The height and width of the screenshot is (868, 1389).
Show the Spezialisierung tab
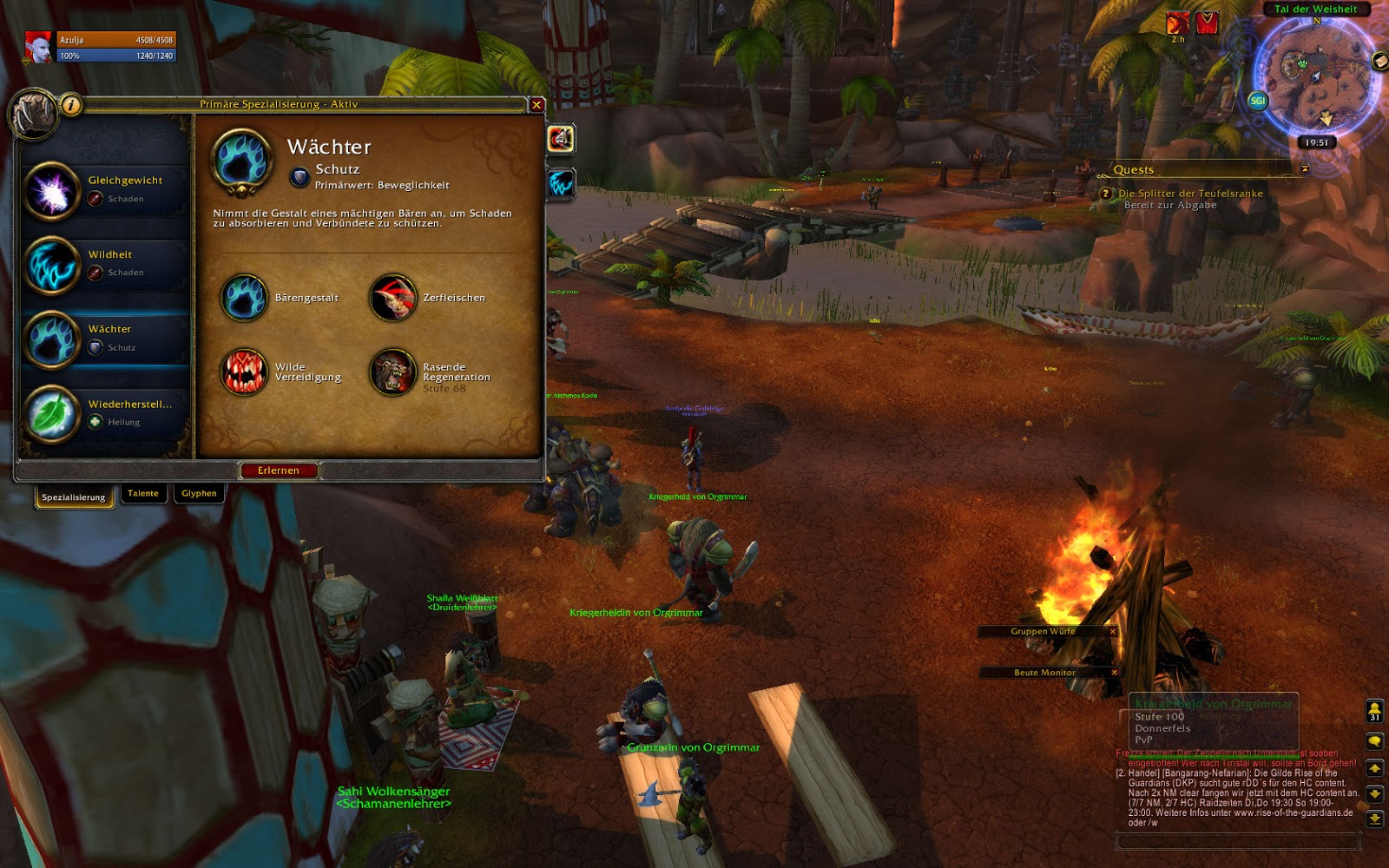tap(74, 497)
